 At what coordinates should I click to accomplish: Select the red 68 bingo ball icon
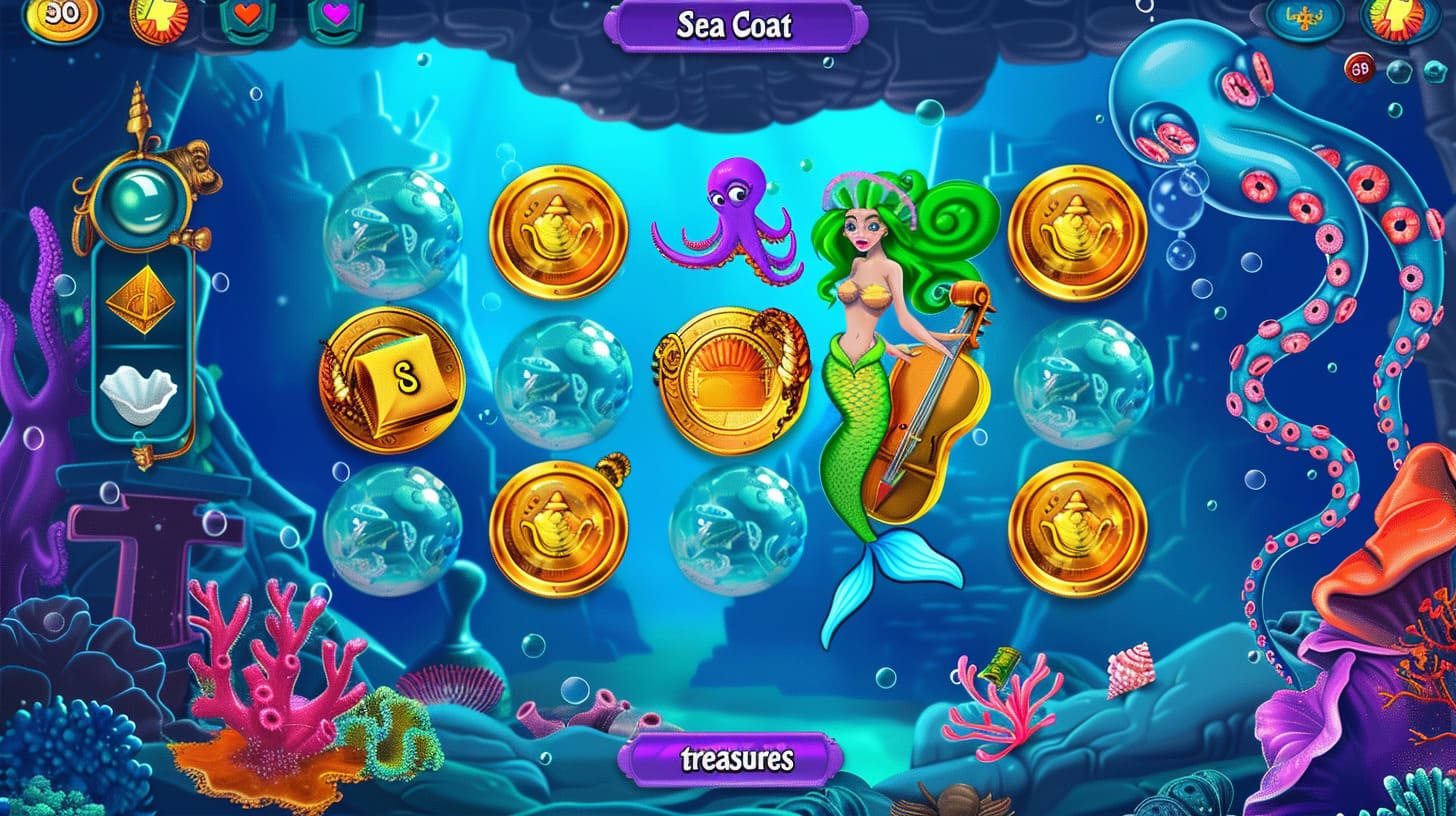1361,68
